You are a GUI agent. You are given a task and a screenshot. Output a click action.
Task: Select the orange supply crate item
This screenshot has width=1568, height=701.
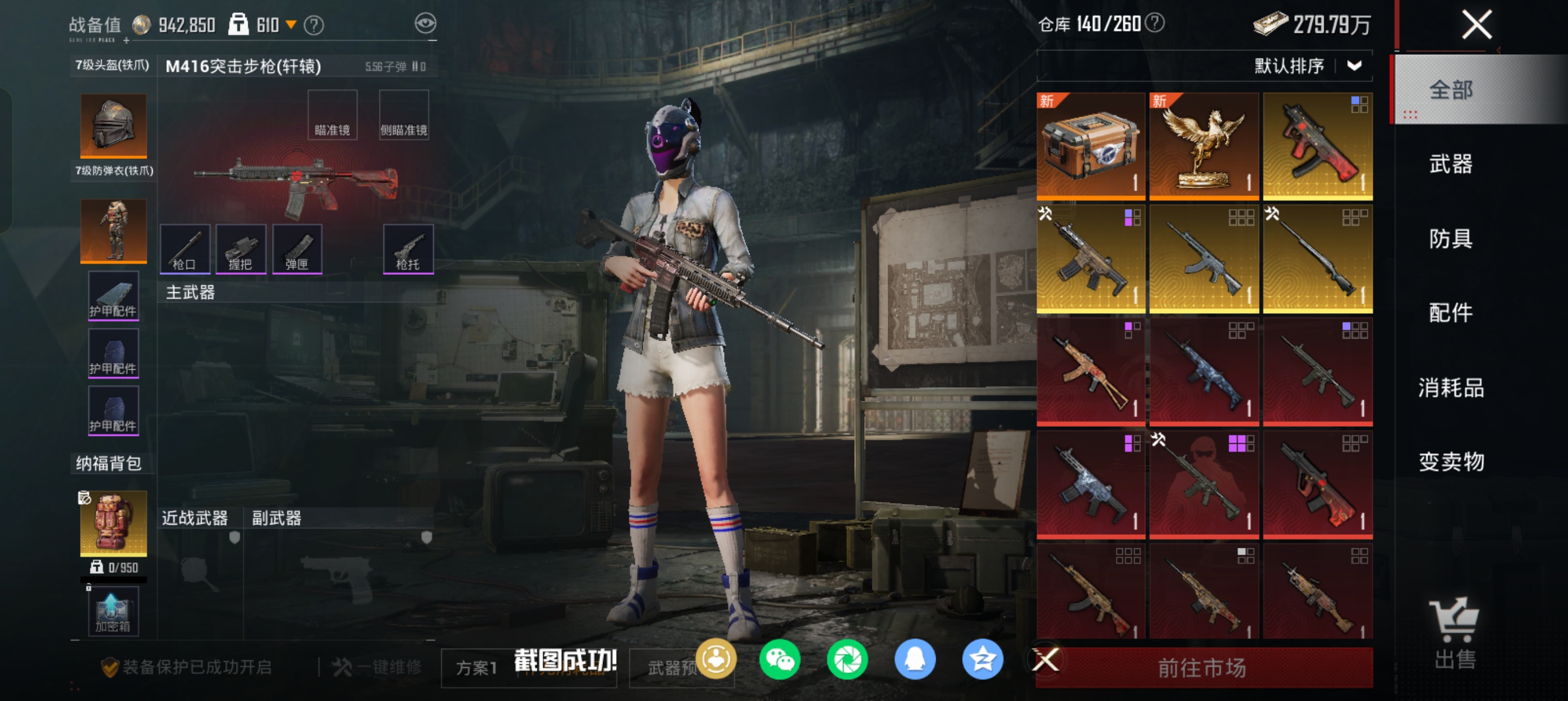(1090, 146)
